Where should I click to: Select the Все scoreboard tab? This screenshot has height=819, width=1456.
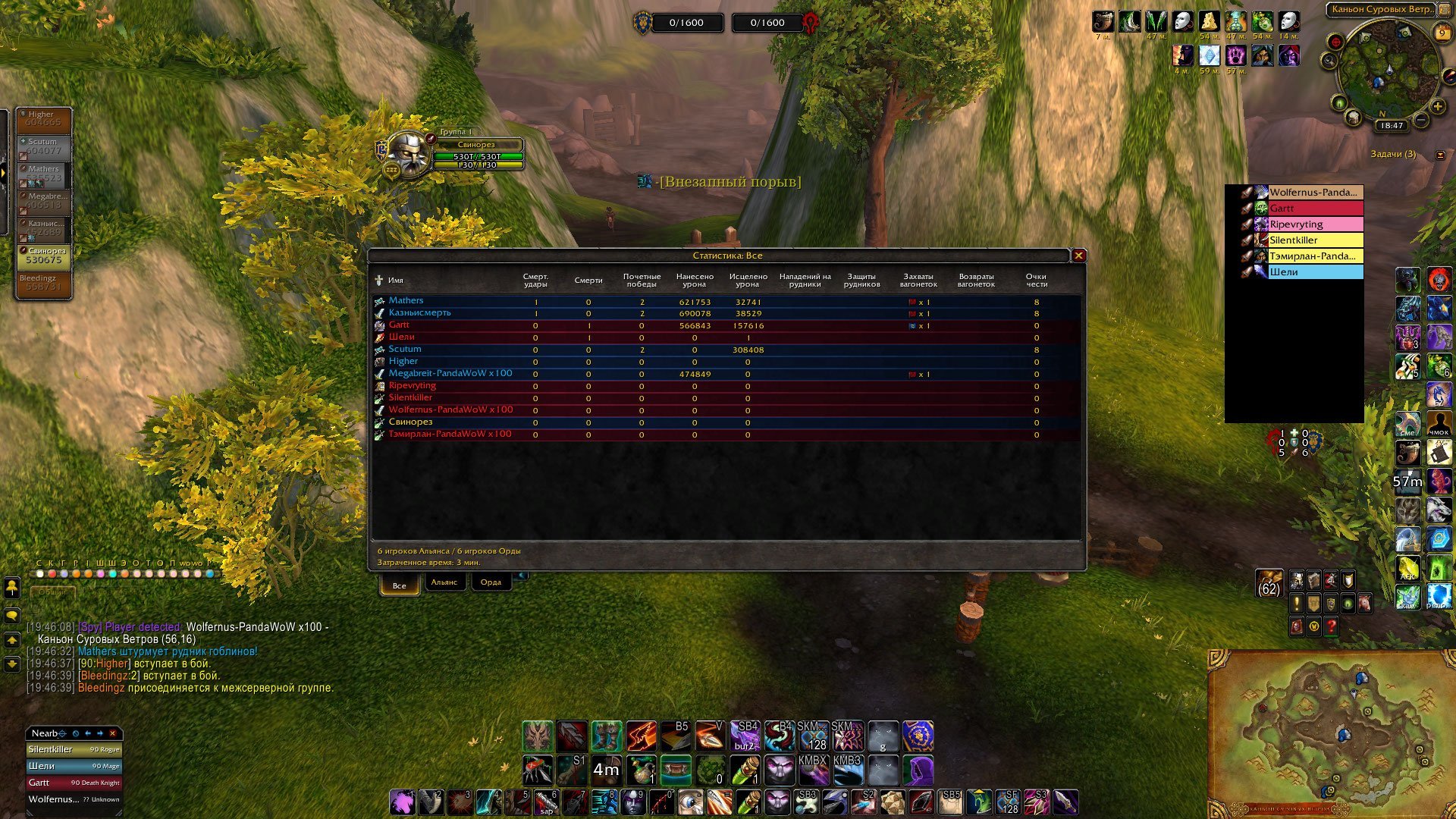coord(399,585)
